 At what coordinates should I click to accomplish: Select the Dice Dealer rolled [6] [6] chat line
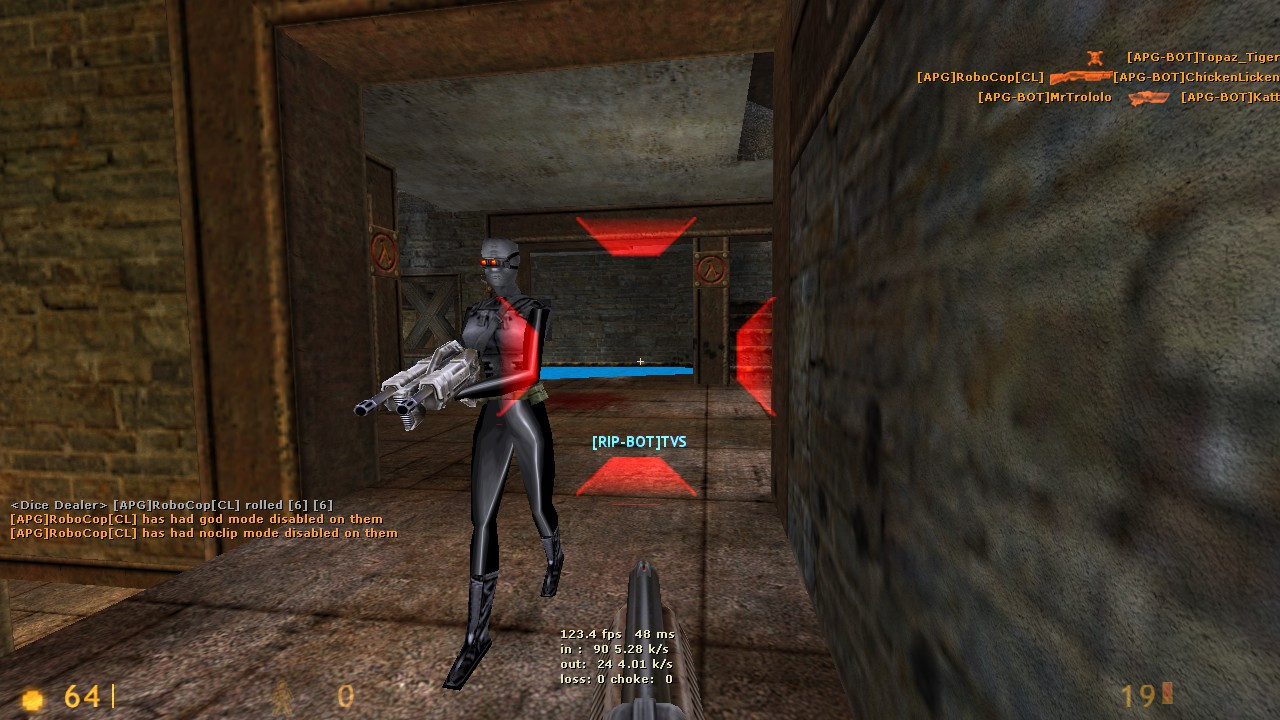click(x=170, y=505)
